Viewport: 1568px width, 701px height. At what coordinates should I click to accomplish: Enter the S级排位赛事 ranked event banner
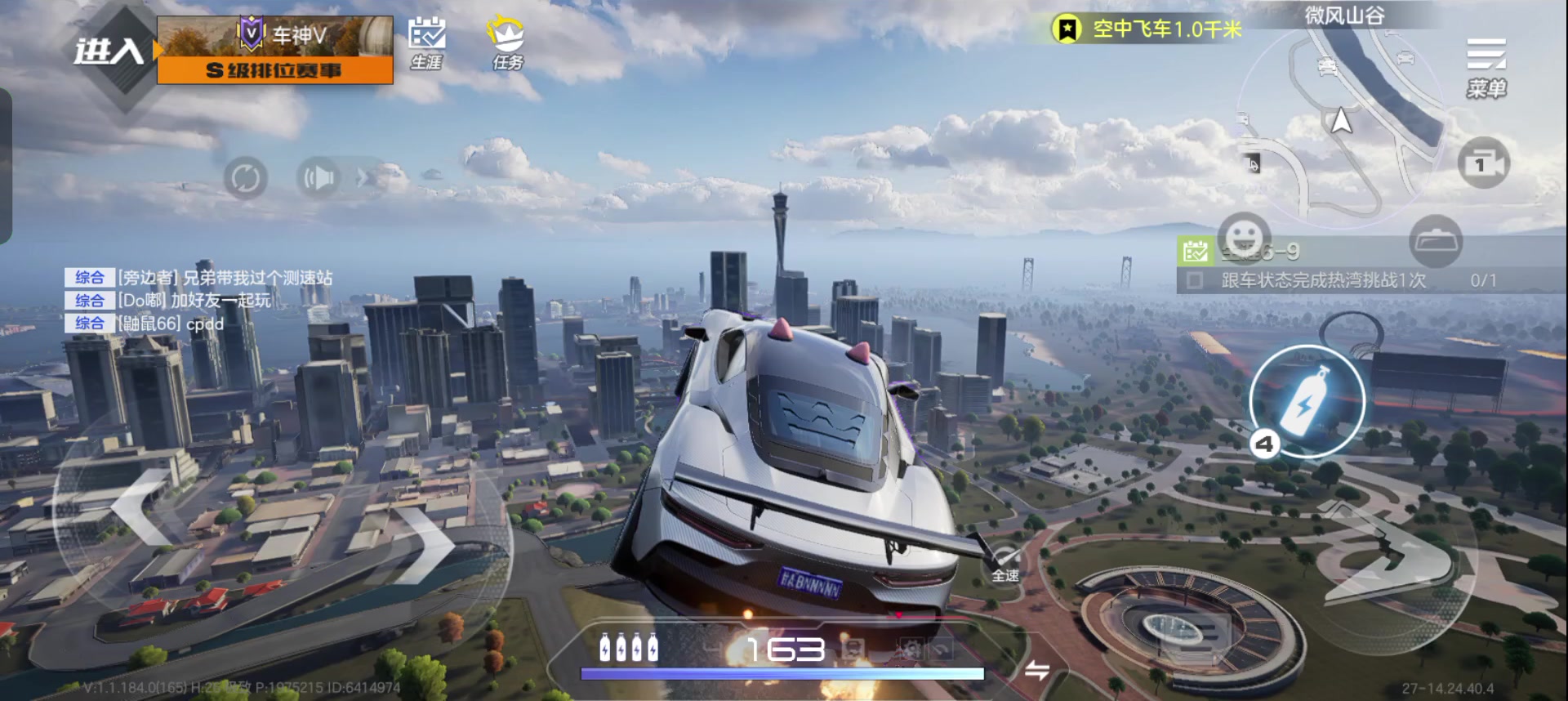click(274, 51)
